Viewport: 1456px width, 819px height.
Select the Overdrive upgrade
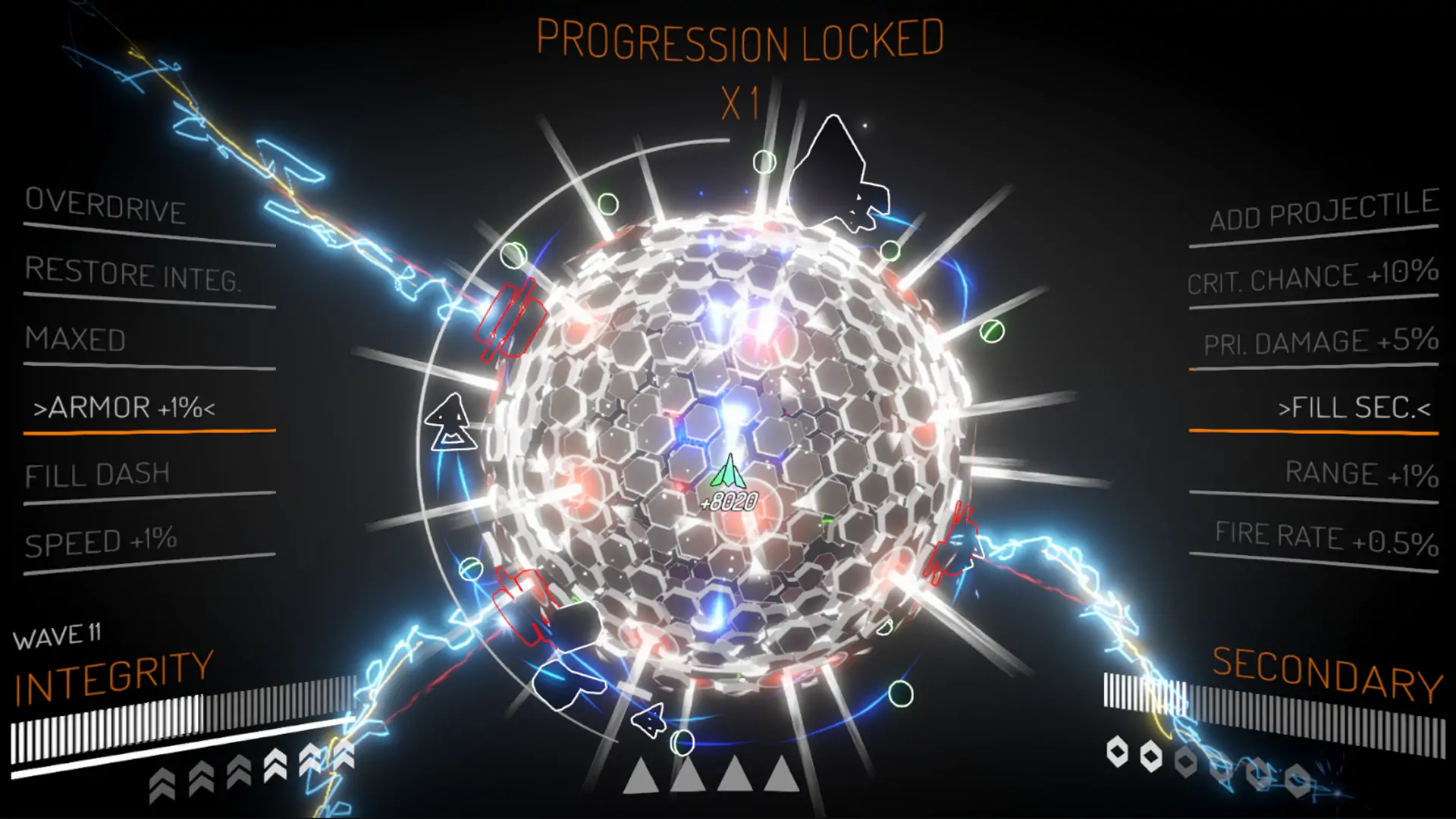pyautogui.click(x=106, y=206)
